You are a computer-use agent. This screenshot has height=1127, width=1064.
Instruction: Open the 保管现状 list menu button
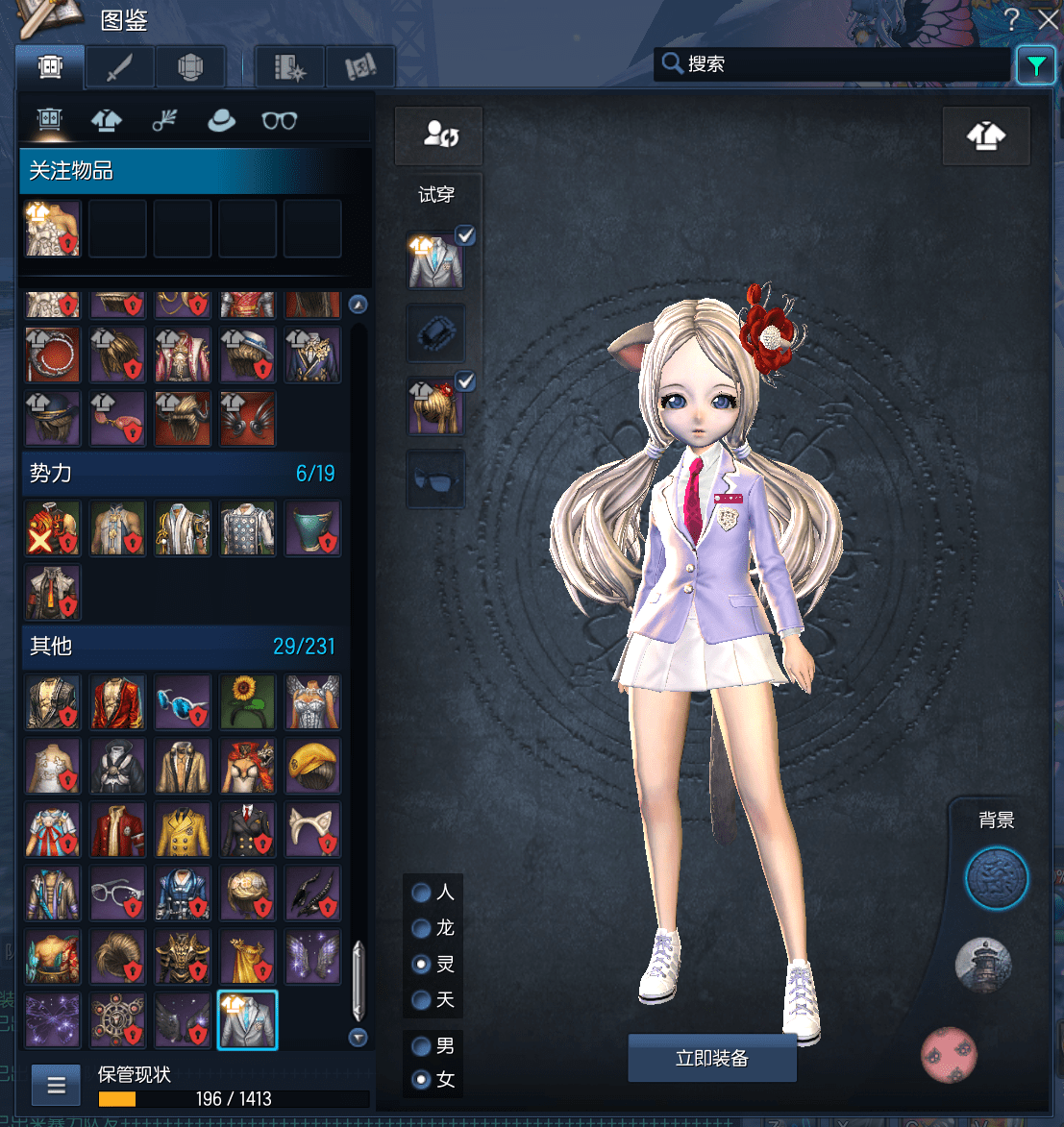pyautogui.click(x=56, y=1086)
